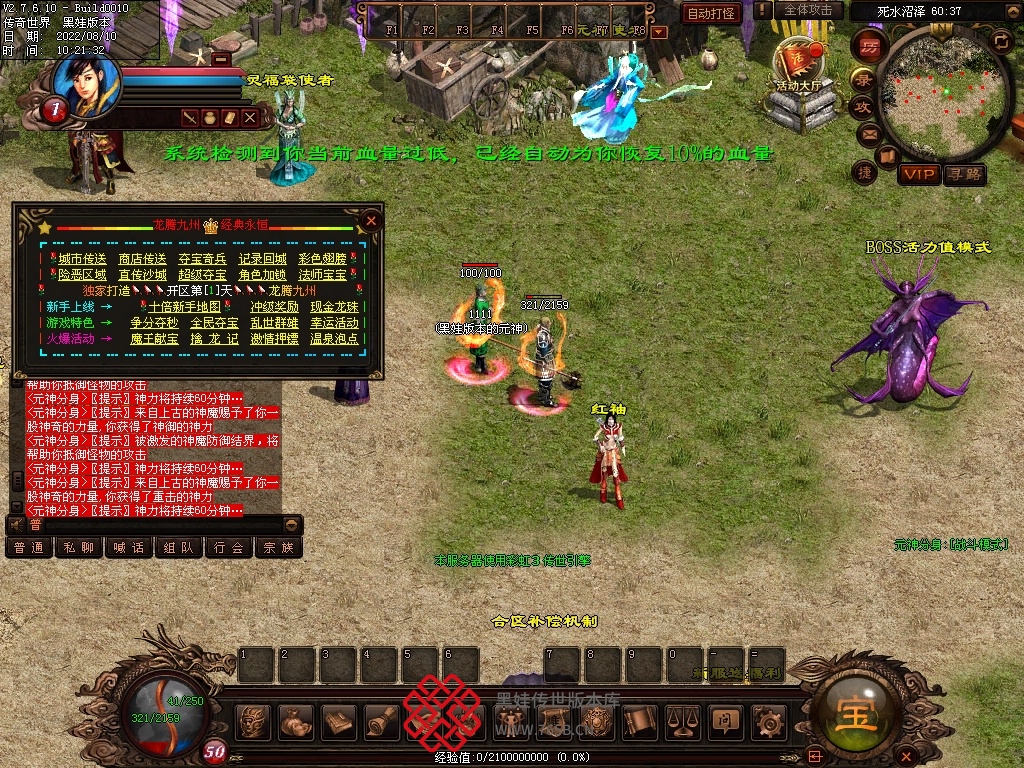Image resolution: width=1024 pixels, height=768 pixels.
Task: Toggle the 自动打怪 auto-fight button
Action: coord(711,13)
